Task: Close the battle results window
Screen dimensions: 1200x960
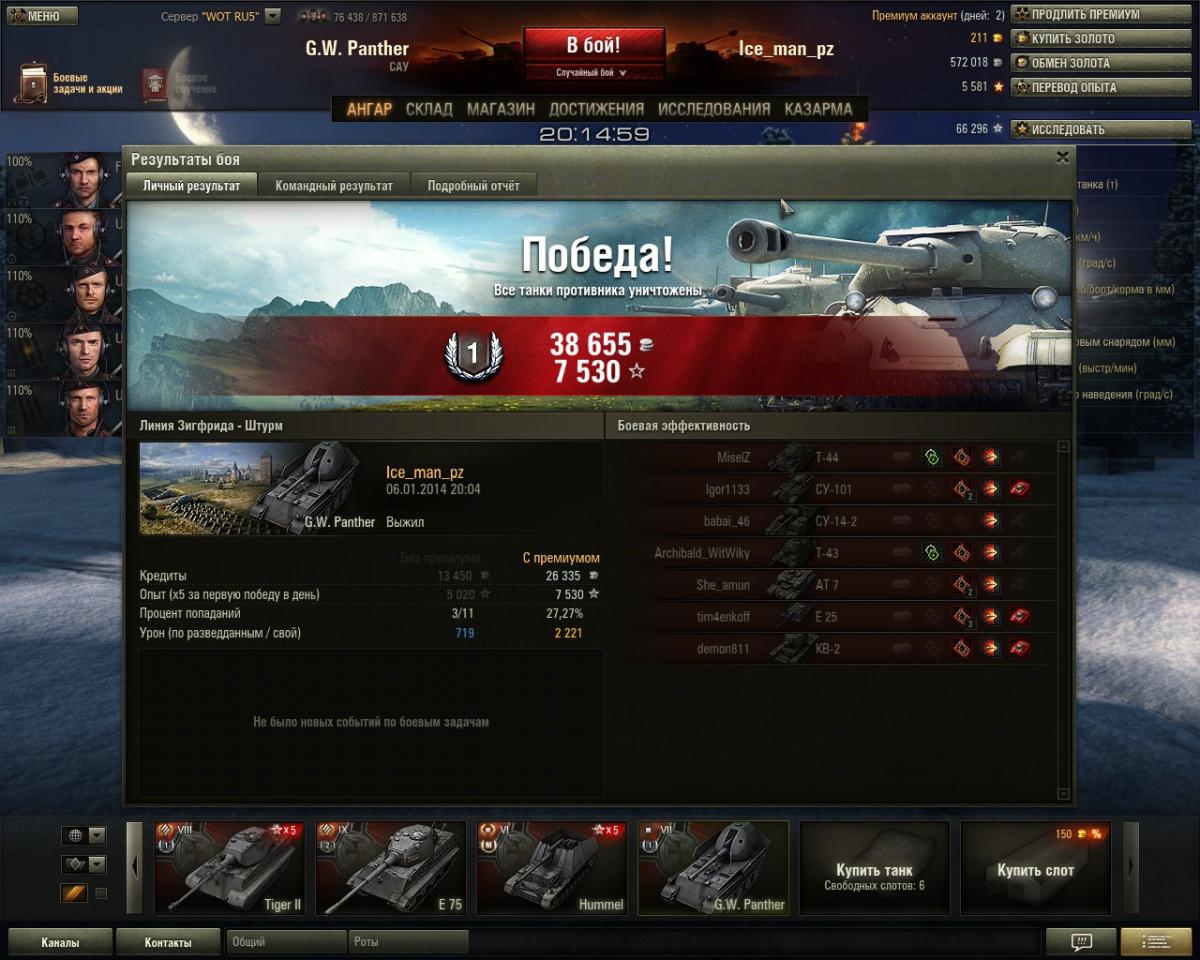Action: pyautogui.click(x=1062, y=157)
